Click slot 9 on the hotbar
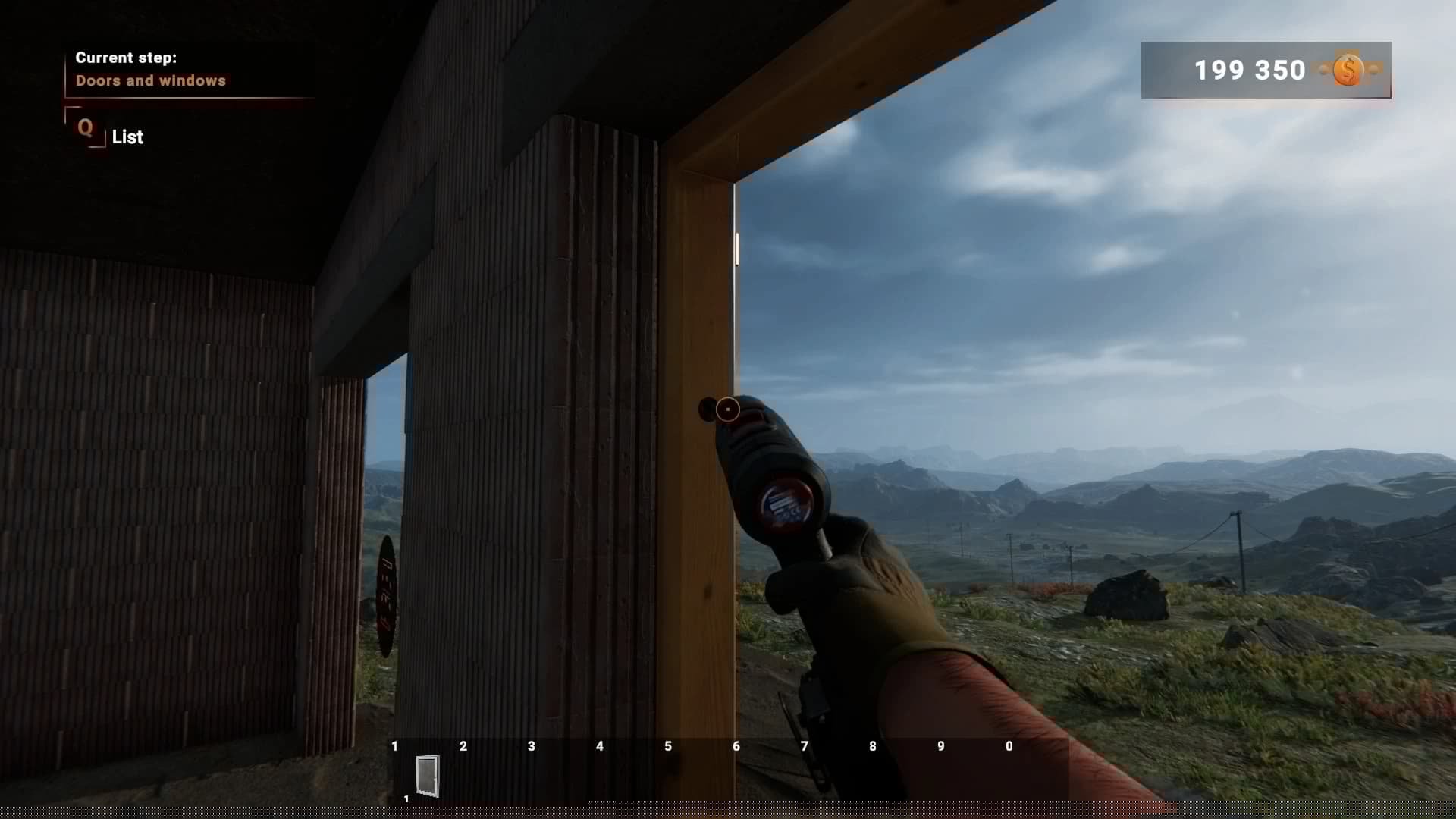The height and width of the screenshot is (819, 1456). click(941, 746)
